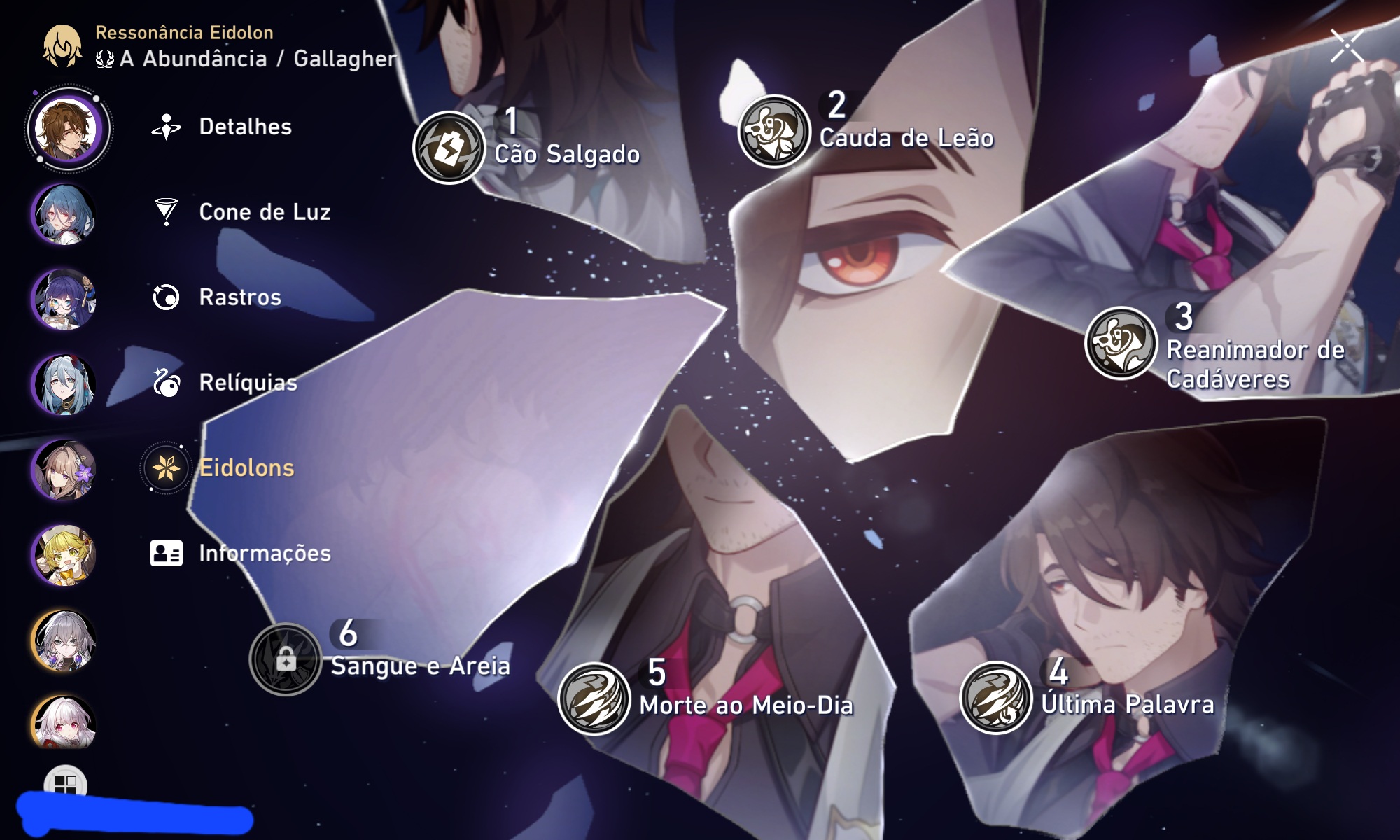Click the Abundância path emblem next to Gallagher

pyautogui.click(x=104, y=59)
